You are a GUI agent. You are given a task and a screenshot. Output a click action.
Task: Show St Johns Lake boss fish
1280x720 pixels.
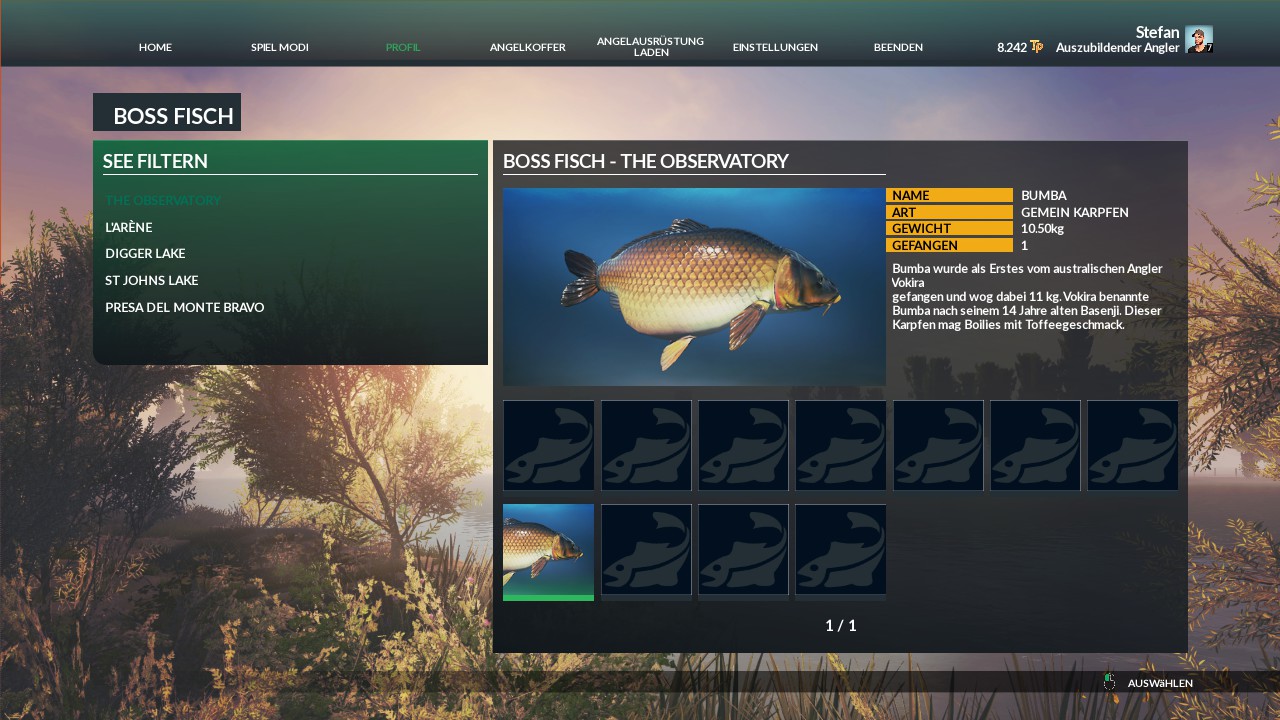152,281
